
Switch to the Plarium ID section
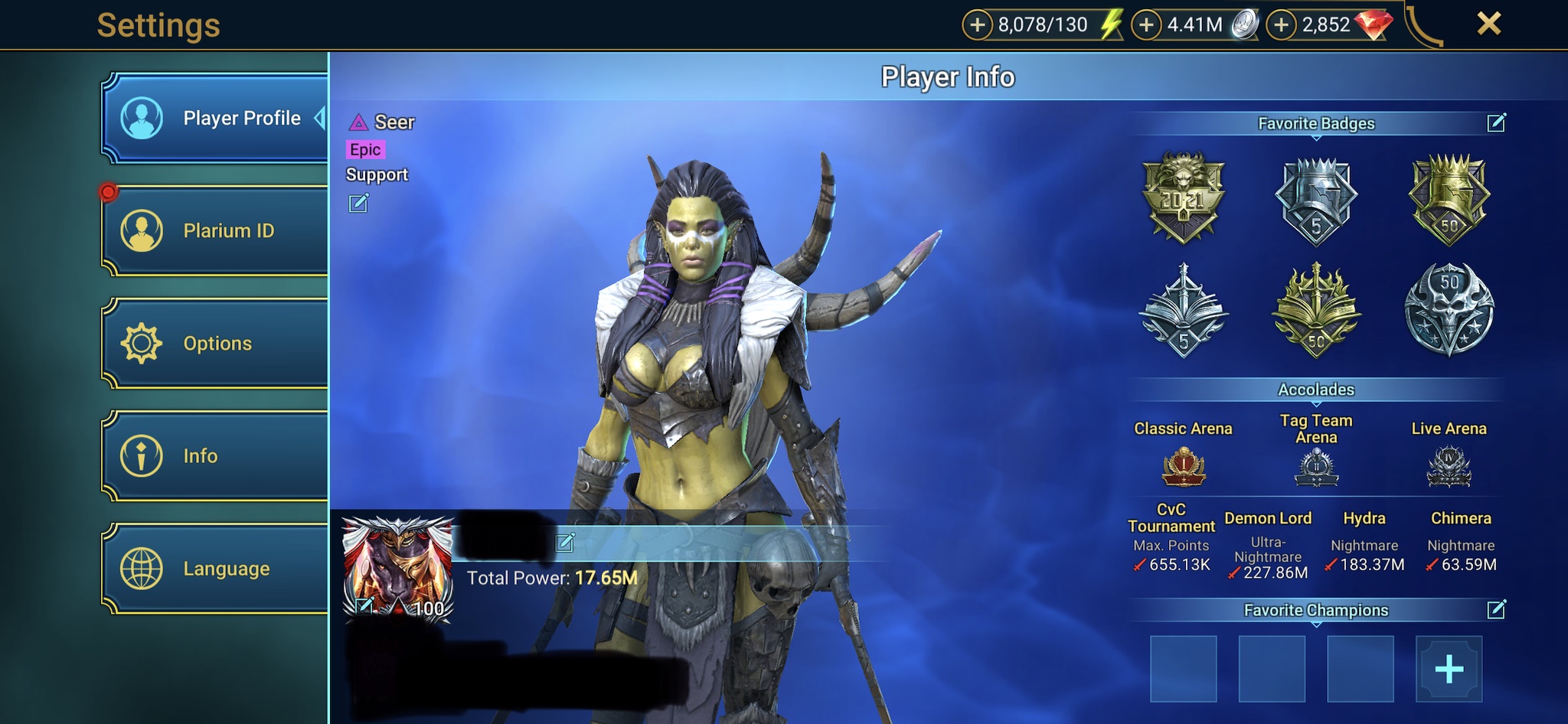216,230
